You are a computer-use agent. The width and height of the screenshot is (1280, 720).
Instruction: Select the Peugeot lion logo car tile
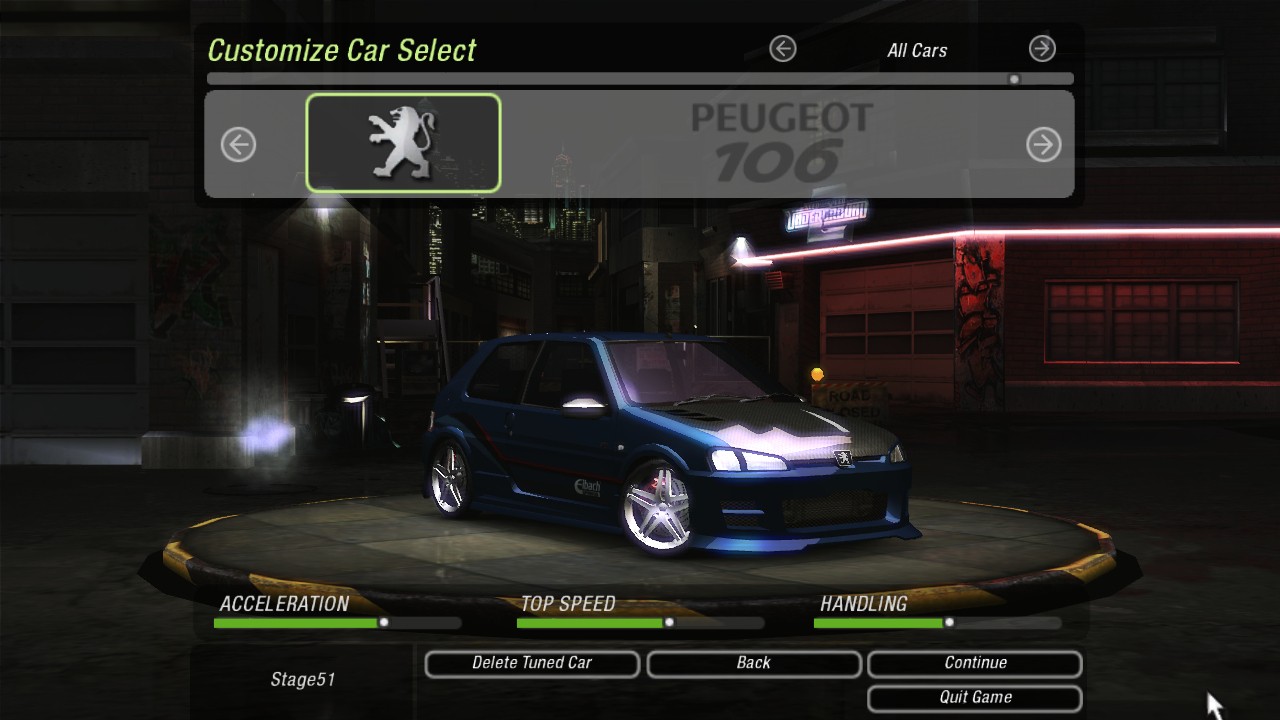403,143
